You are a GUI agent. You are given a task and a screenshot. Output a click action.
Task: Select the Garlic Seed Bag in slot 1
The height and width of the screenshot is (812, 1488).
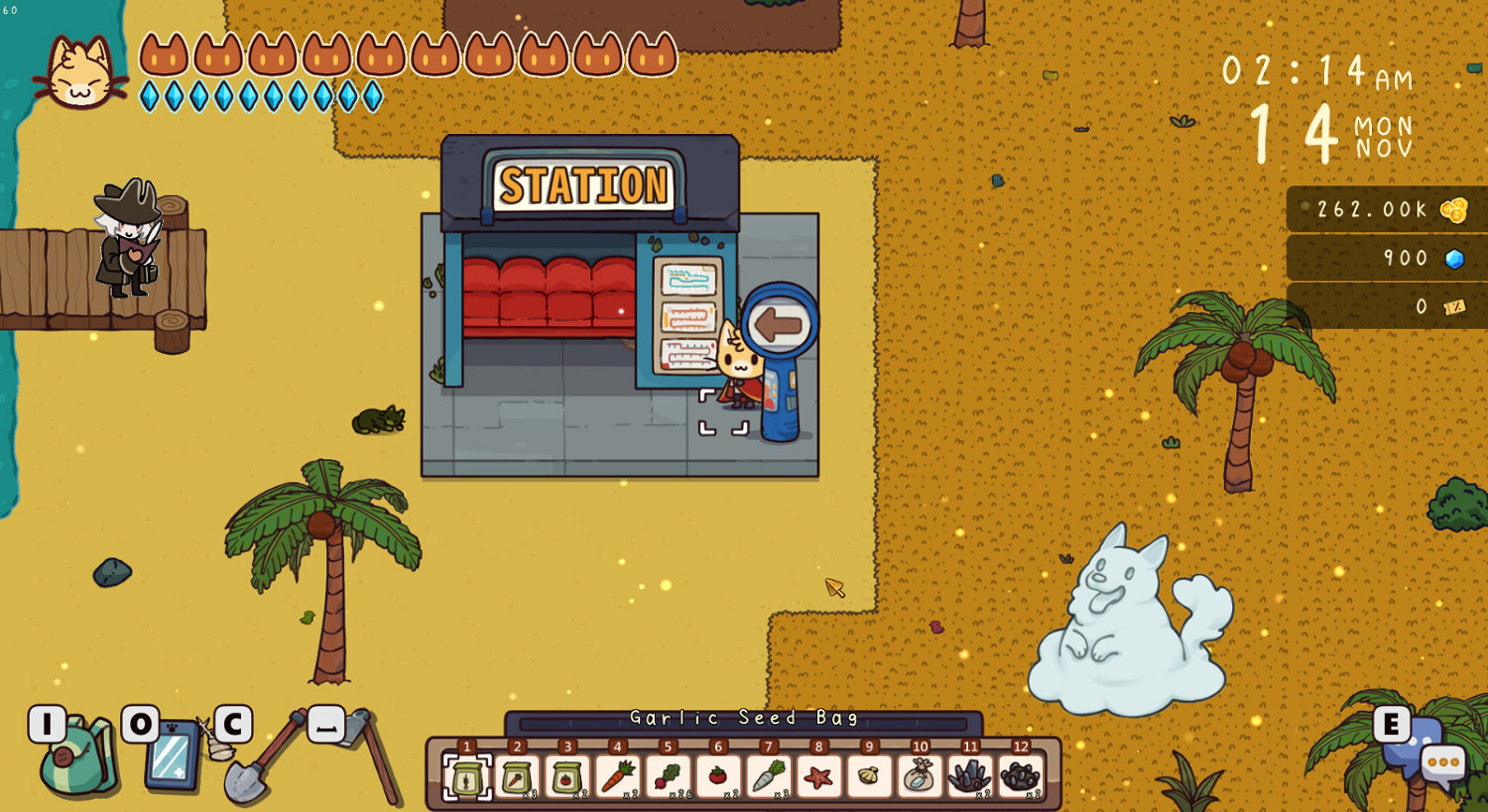(466, 778)
